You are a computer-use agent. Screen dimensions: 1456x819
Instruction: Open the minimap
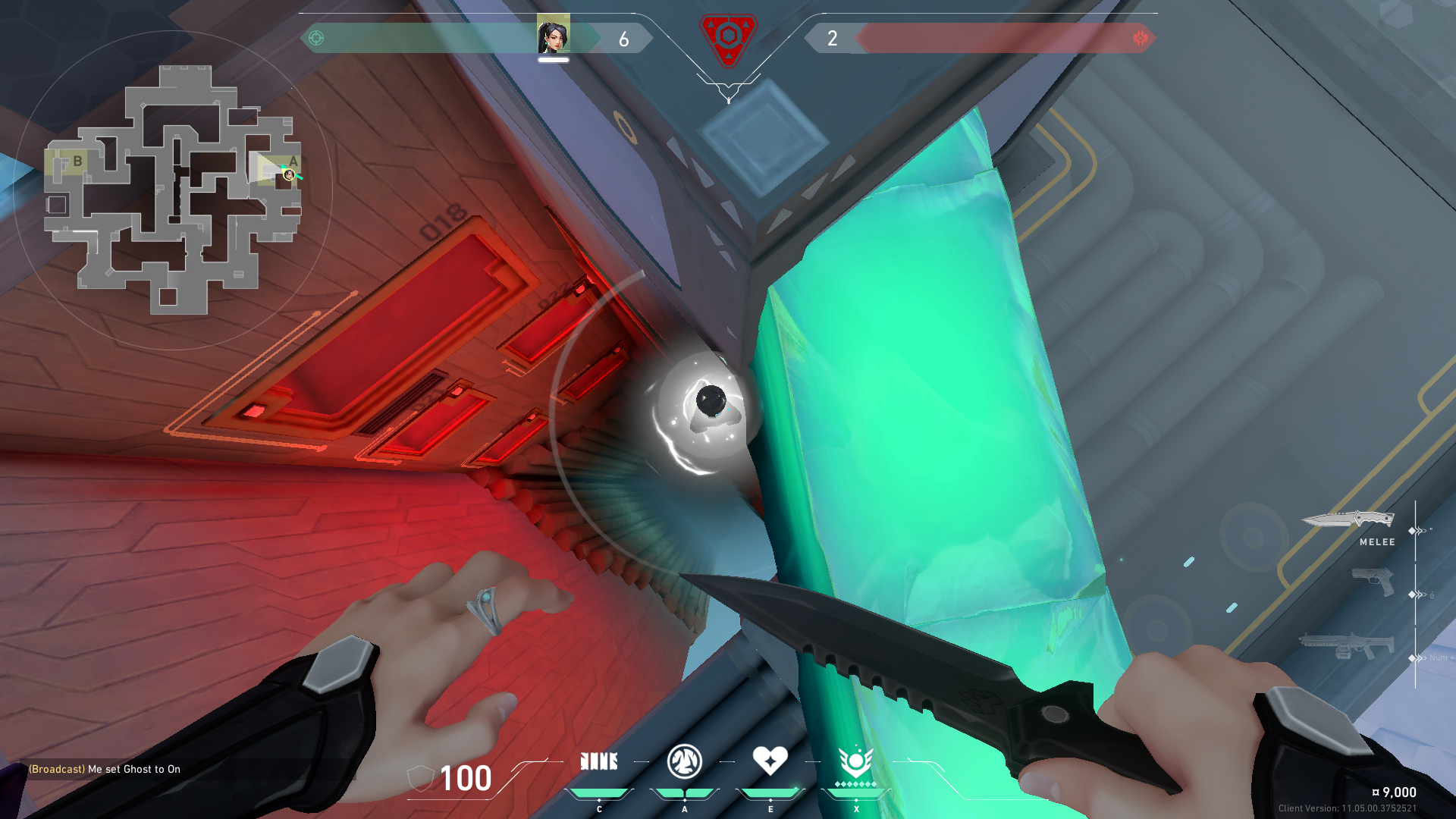click(x=173, y=190)
